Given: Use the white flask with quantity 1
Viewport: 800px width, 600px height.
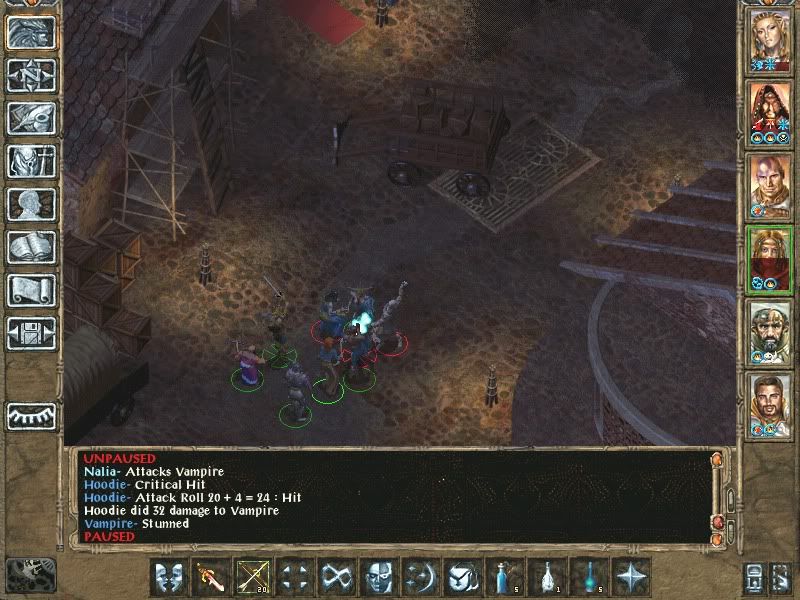Looking at the screenshot, I should tap(548, 577).
